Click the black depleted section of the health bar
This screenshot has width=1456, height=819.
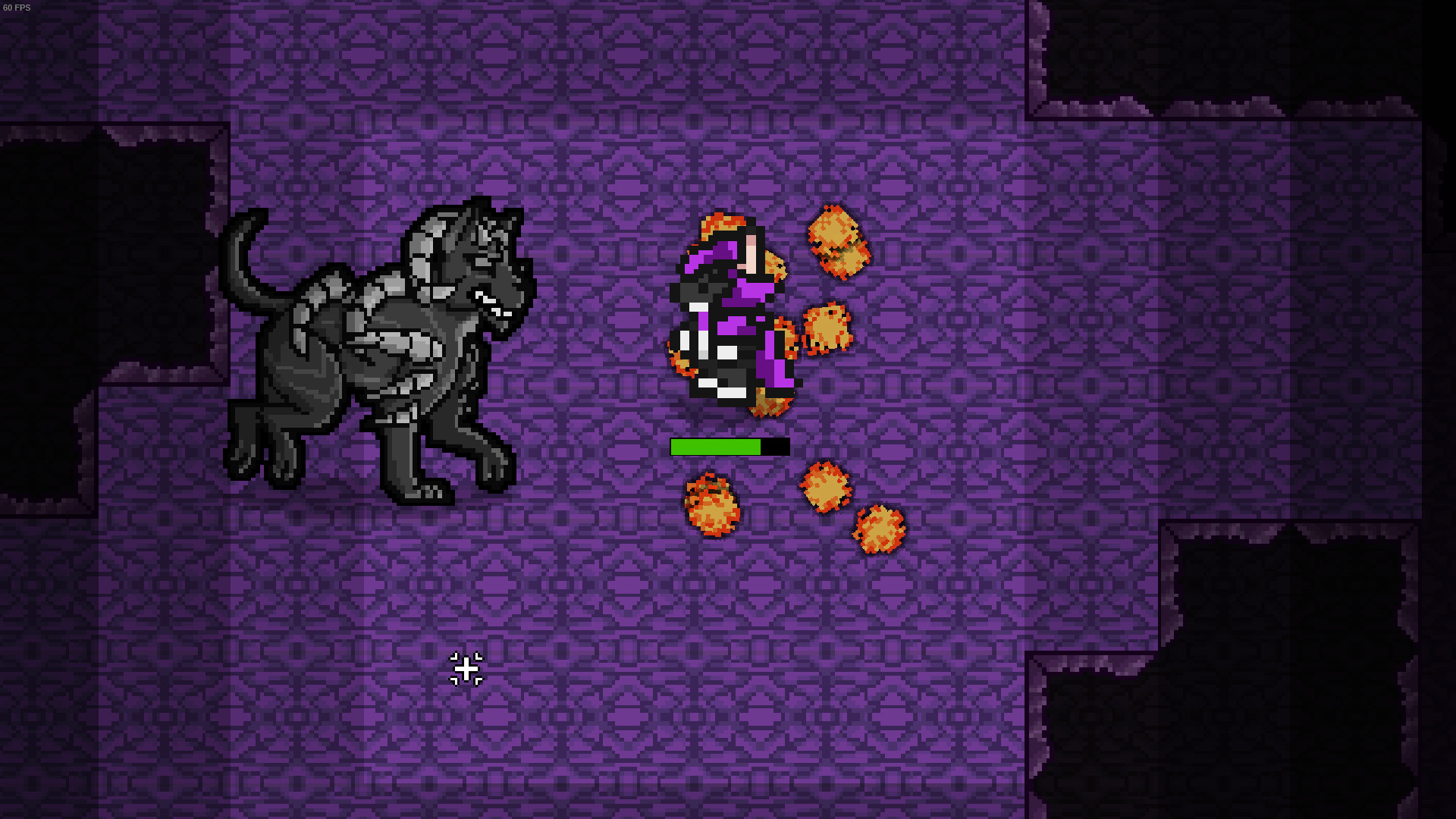775,447
